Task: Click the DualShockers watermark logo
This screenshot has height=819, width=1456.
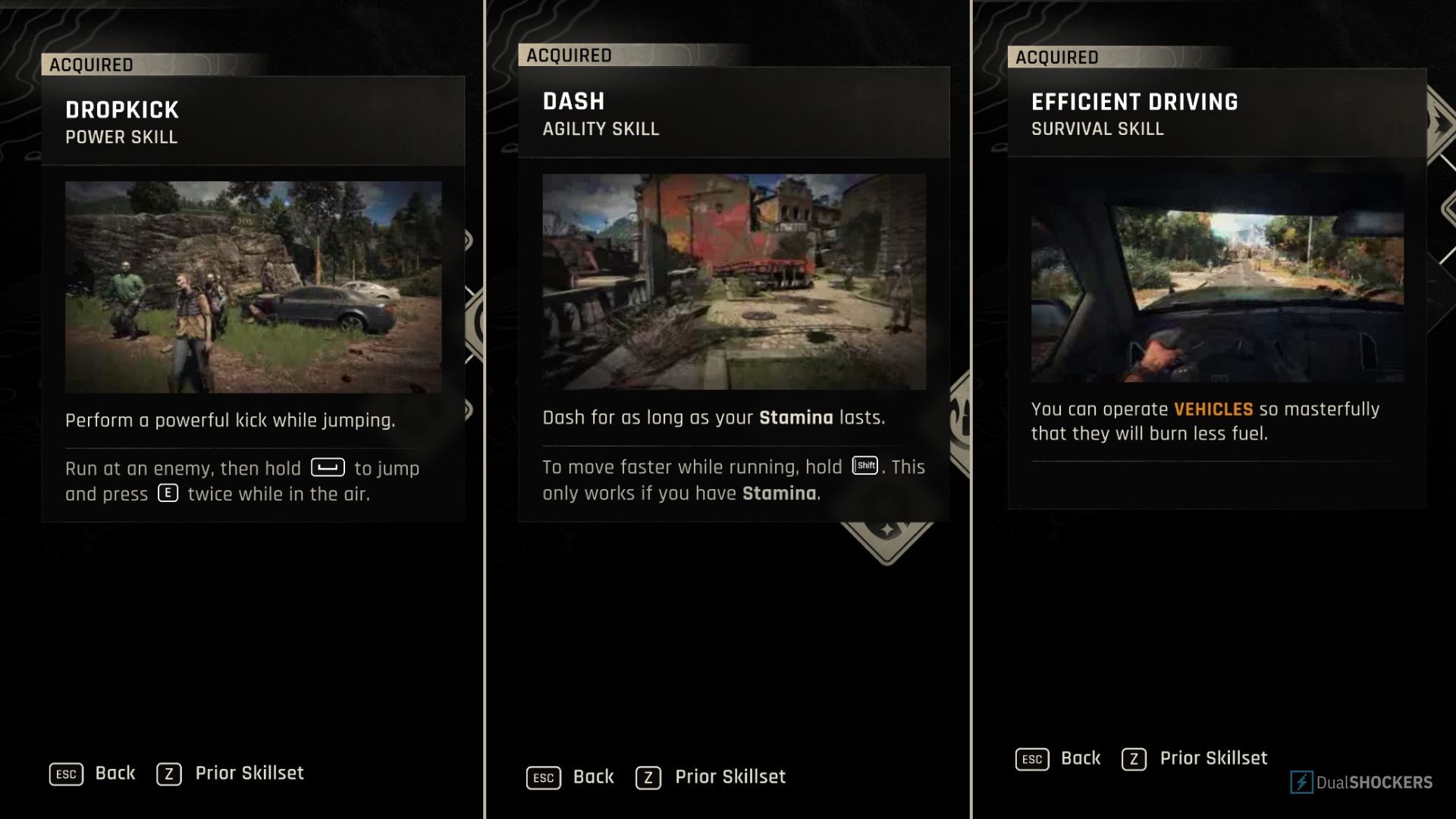Action: pyautogui.click(x=1361, y=783)
